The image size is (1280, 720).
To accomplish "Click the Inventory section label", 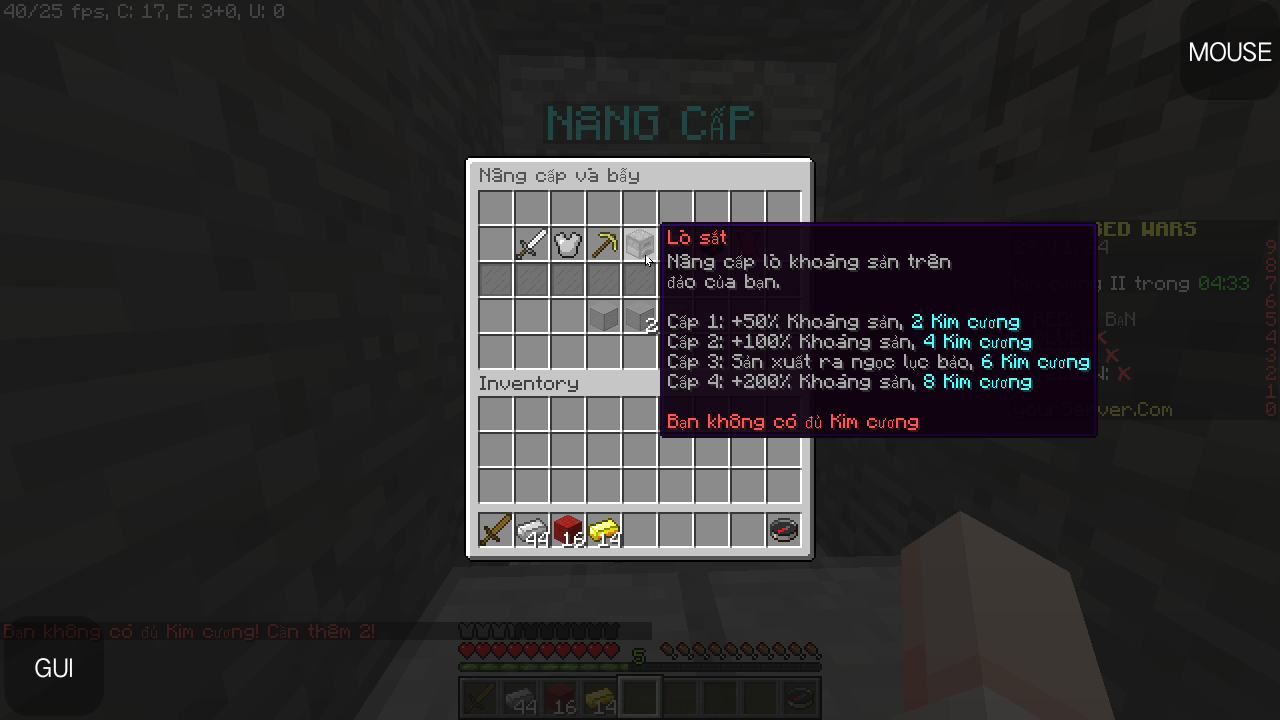I will click(530, 383).
